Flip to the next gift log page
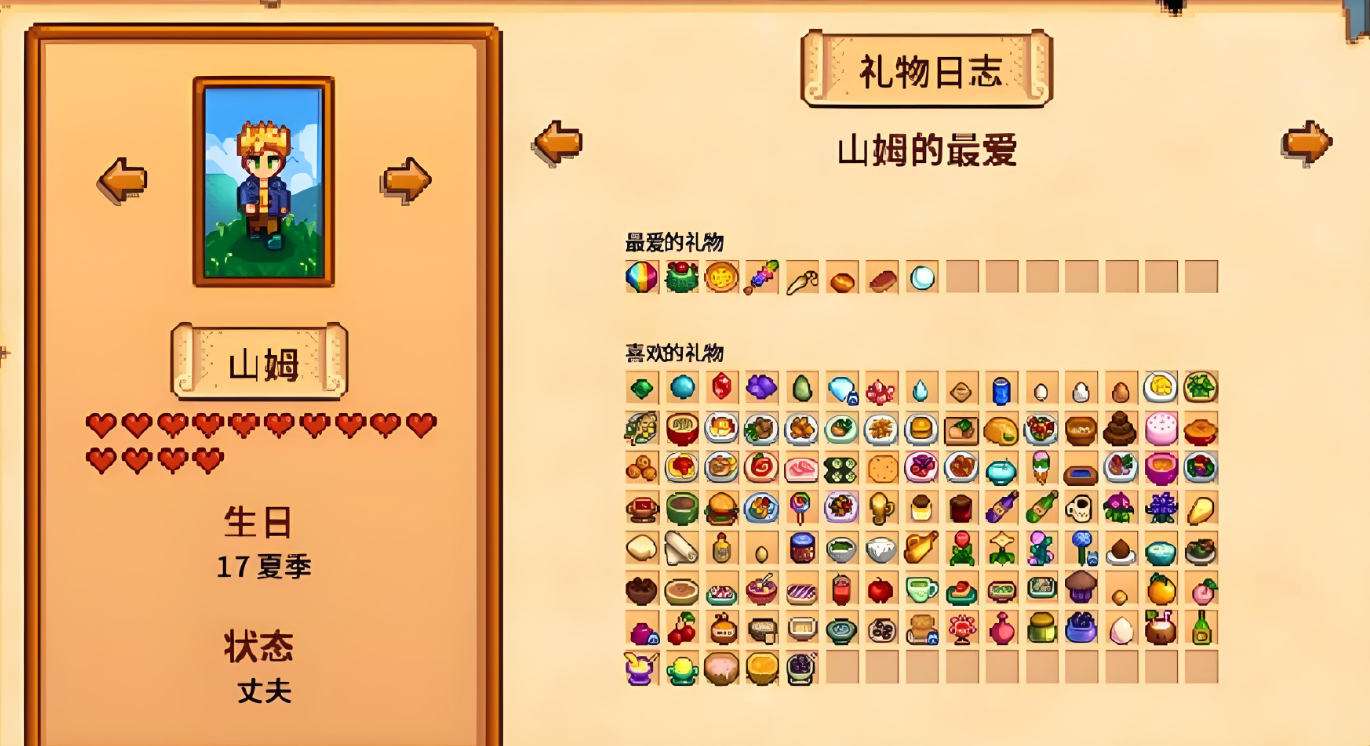Image resolution: width=1370 pixels, height=746 pixels. click(1306, 142)
